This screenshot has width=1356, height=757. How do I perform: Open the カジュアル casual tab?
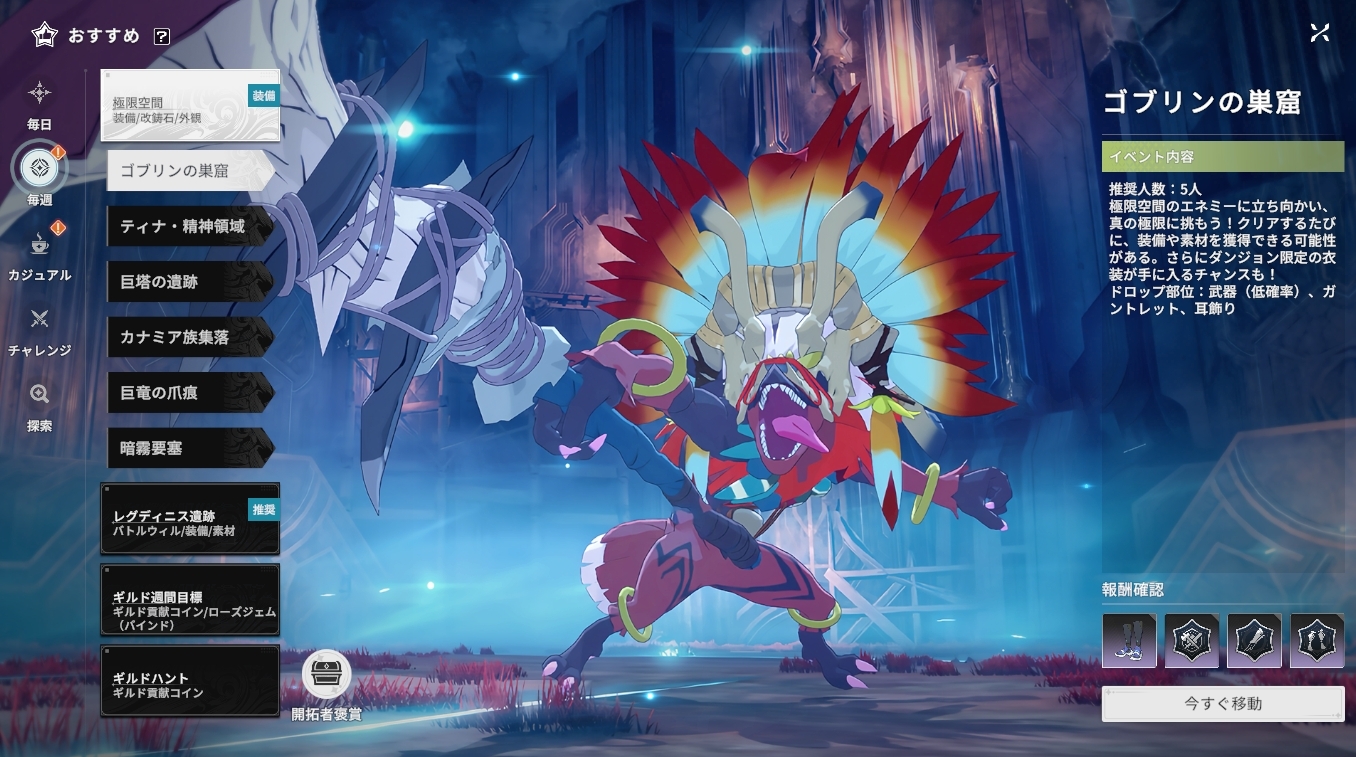click(39, 254)
